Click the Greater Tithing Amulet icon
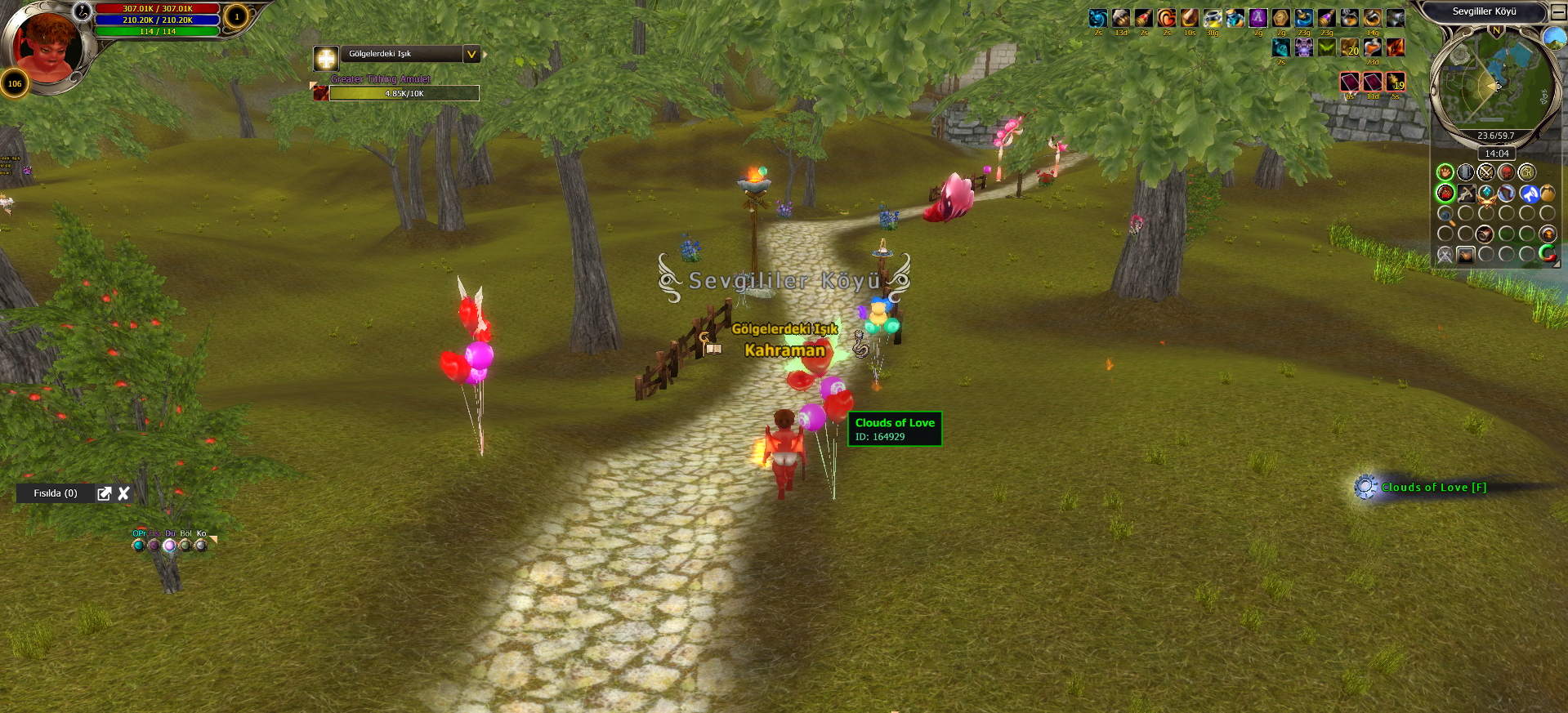The image size is (1568, 713). pos(321,93)
